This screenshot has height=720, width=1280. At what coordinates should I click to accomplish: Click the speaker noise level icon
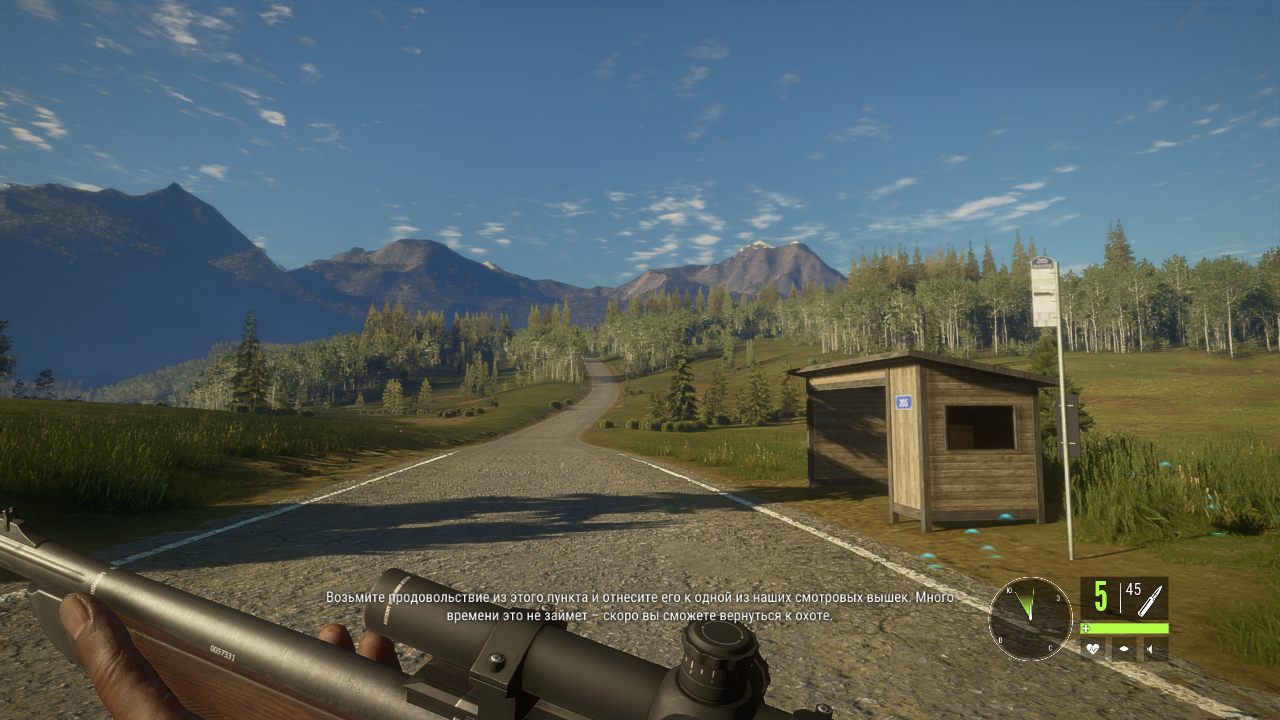point(1154,649)
